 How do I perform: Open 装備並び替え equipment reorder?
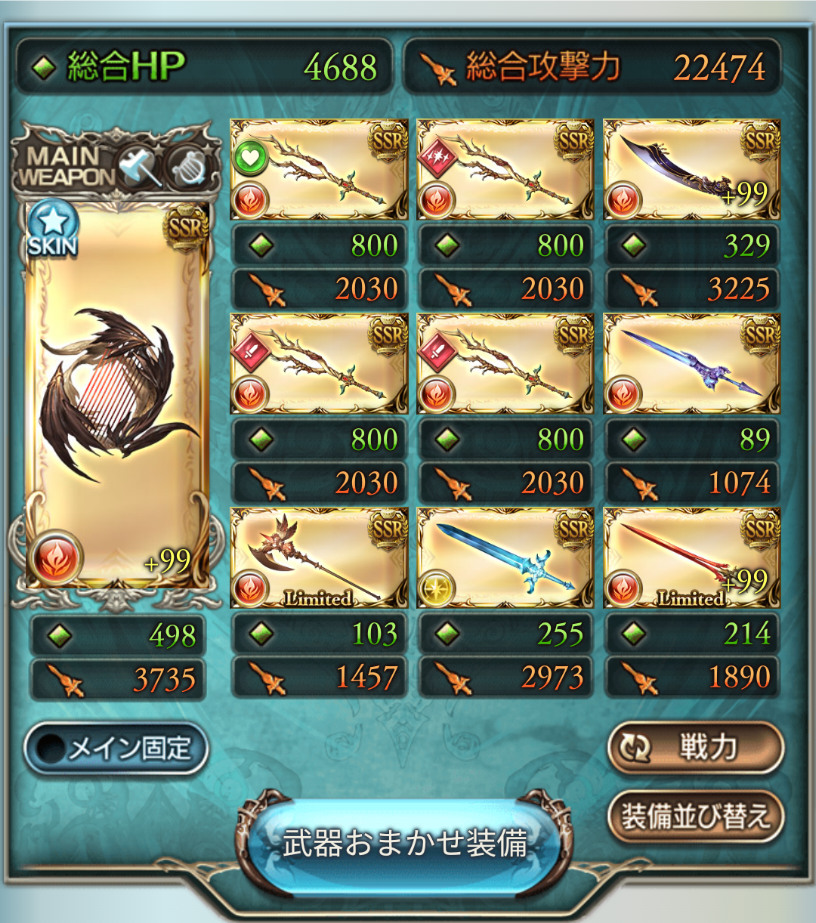coord(695,817)
